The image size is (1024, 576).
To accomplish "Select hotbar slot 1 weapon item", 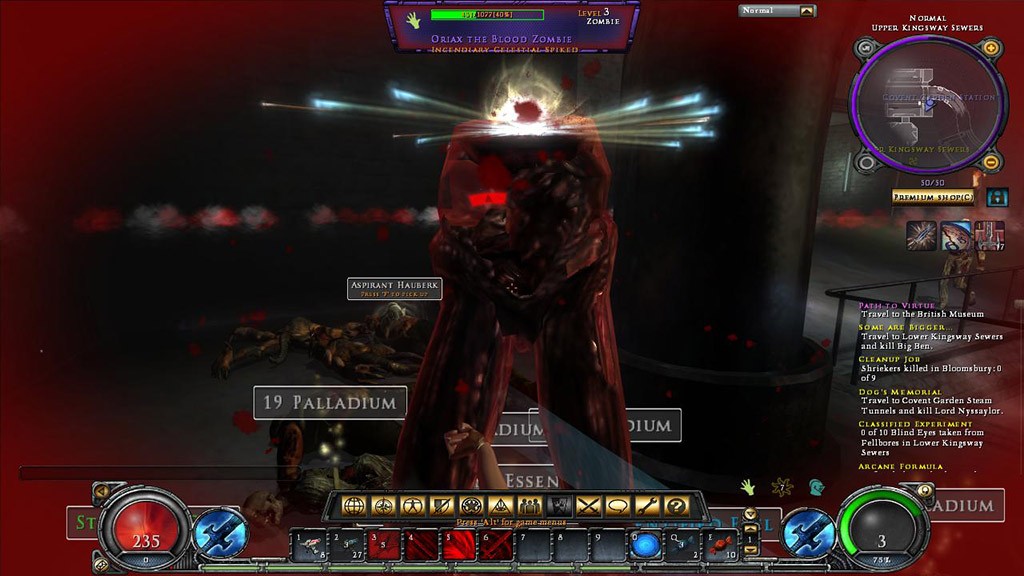I will point(310,546).
